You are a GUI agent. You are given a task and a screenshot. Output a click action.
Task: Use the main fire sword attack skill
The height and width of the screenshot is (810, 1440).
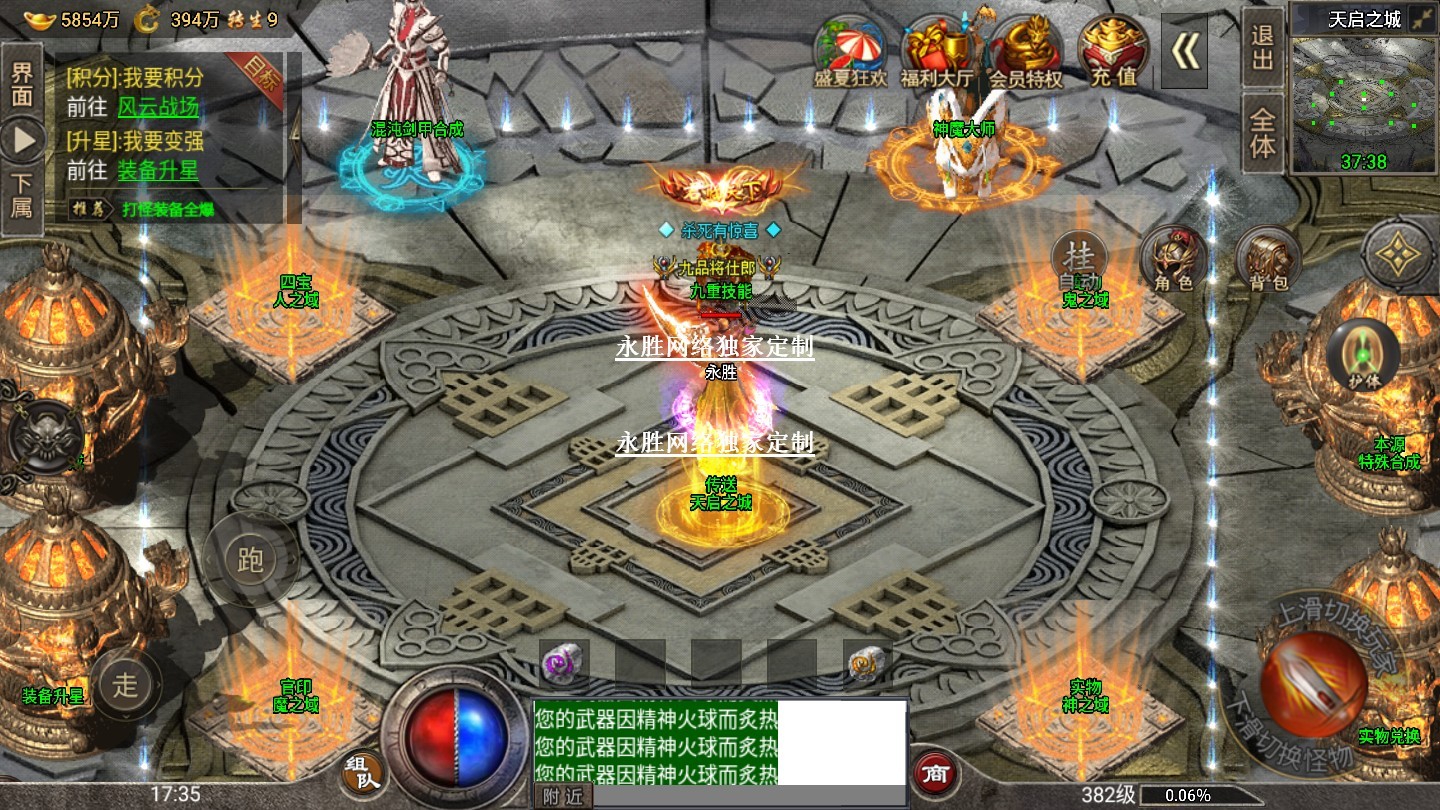click(x=1313, y=685)
